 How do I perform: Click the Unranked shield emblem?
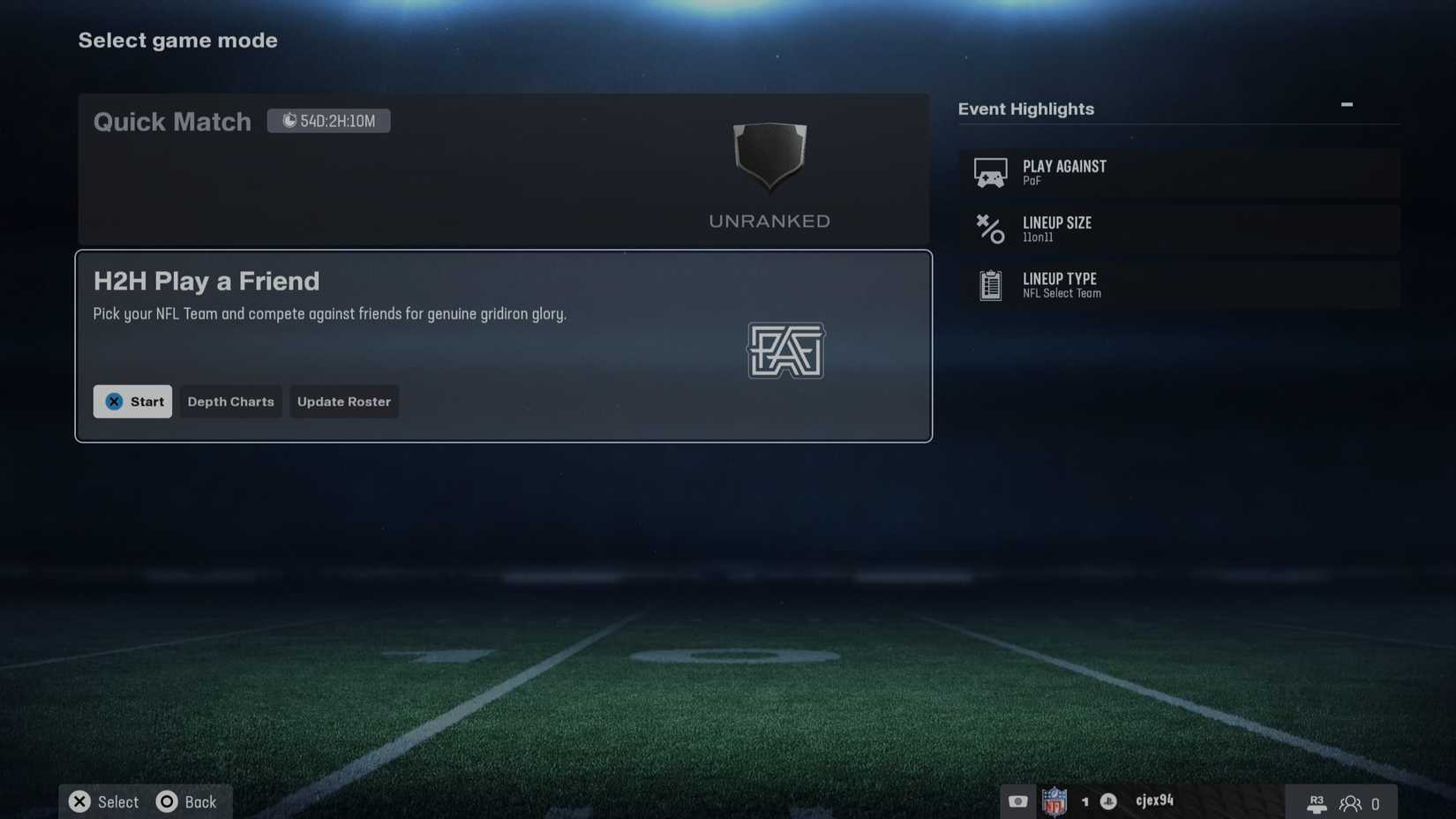point(769,159)
